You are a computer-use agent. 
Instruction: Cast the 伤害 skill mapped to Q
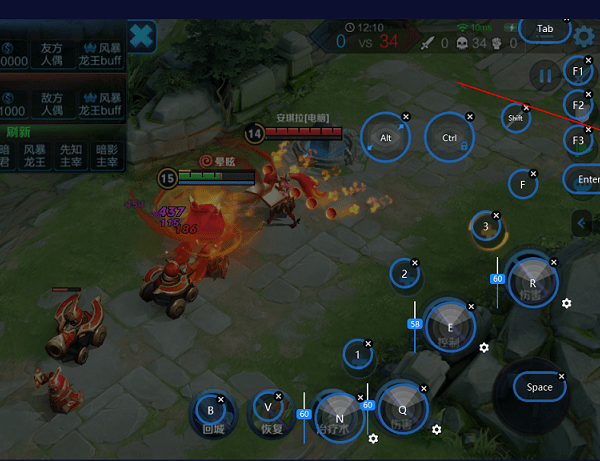[402, 407]
